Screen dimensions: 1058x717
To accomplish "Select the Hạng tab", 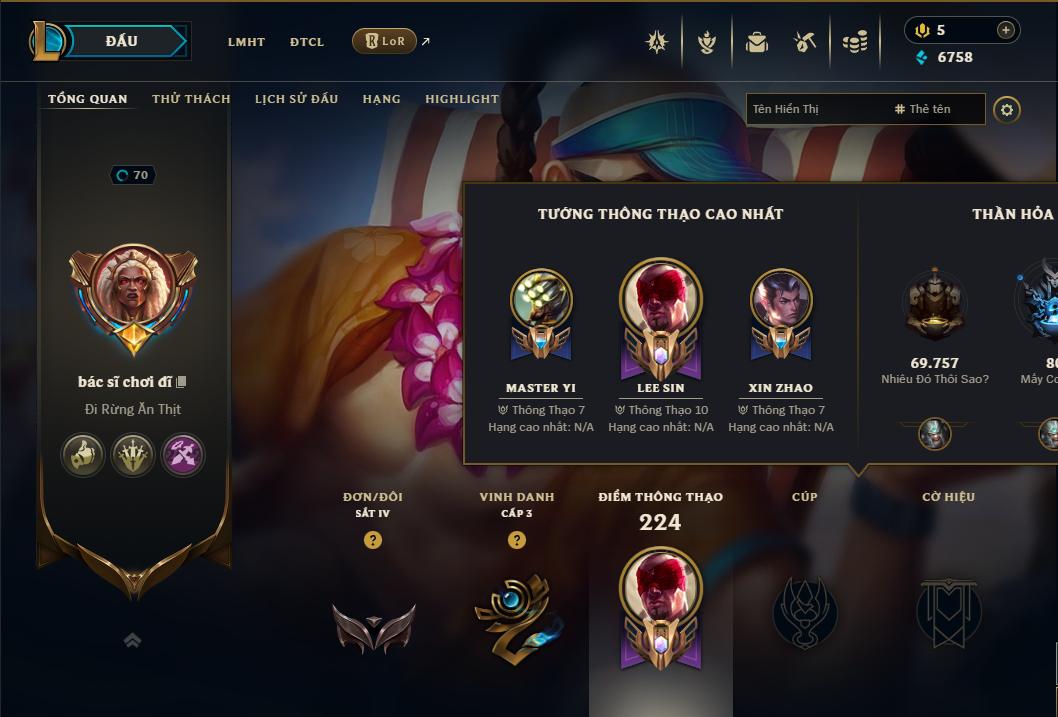I will click(x=381, y=99).
